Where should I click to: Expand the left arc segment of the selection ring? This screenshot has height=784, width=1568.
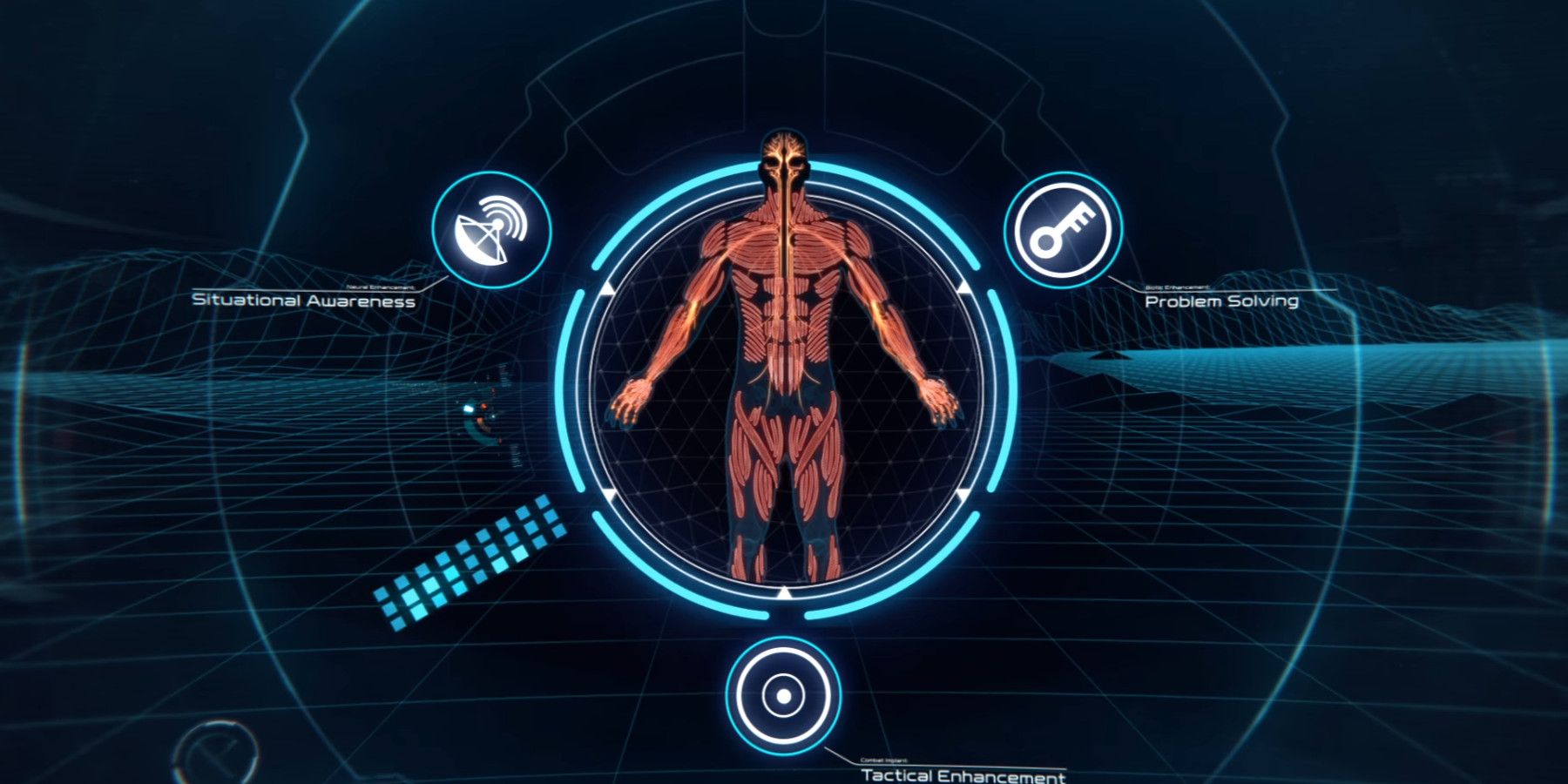pos(576,392)
